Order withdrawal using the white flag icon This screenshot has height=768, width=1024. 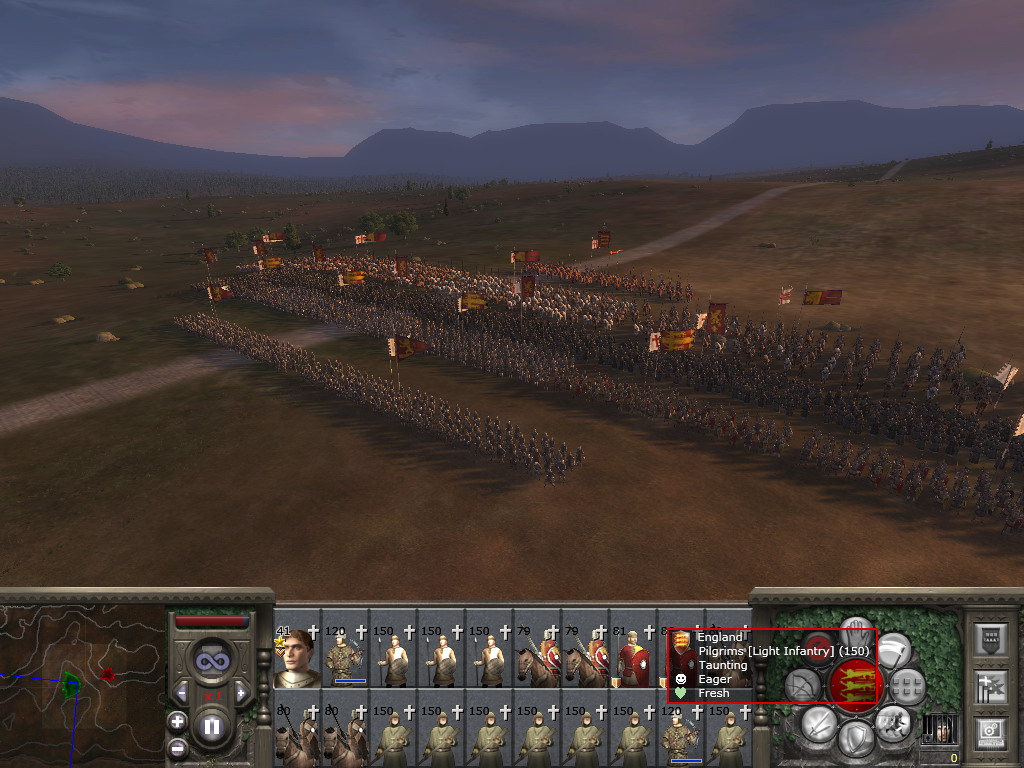[x=893, y=649]
